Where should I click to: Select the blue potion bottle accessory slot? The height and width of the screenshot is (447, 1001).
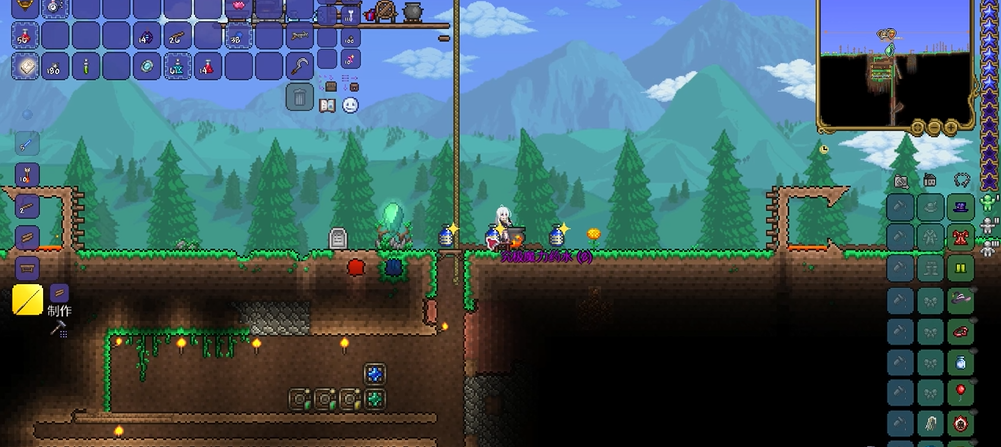click(x=962, y=361)
